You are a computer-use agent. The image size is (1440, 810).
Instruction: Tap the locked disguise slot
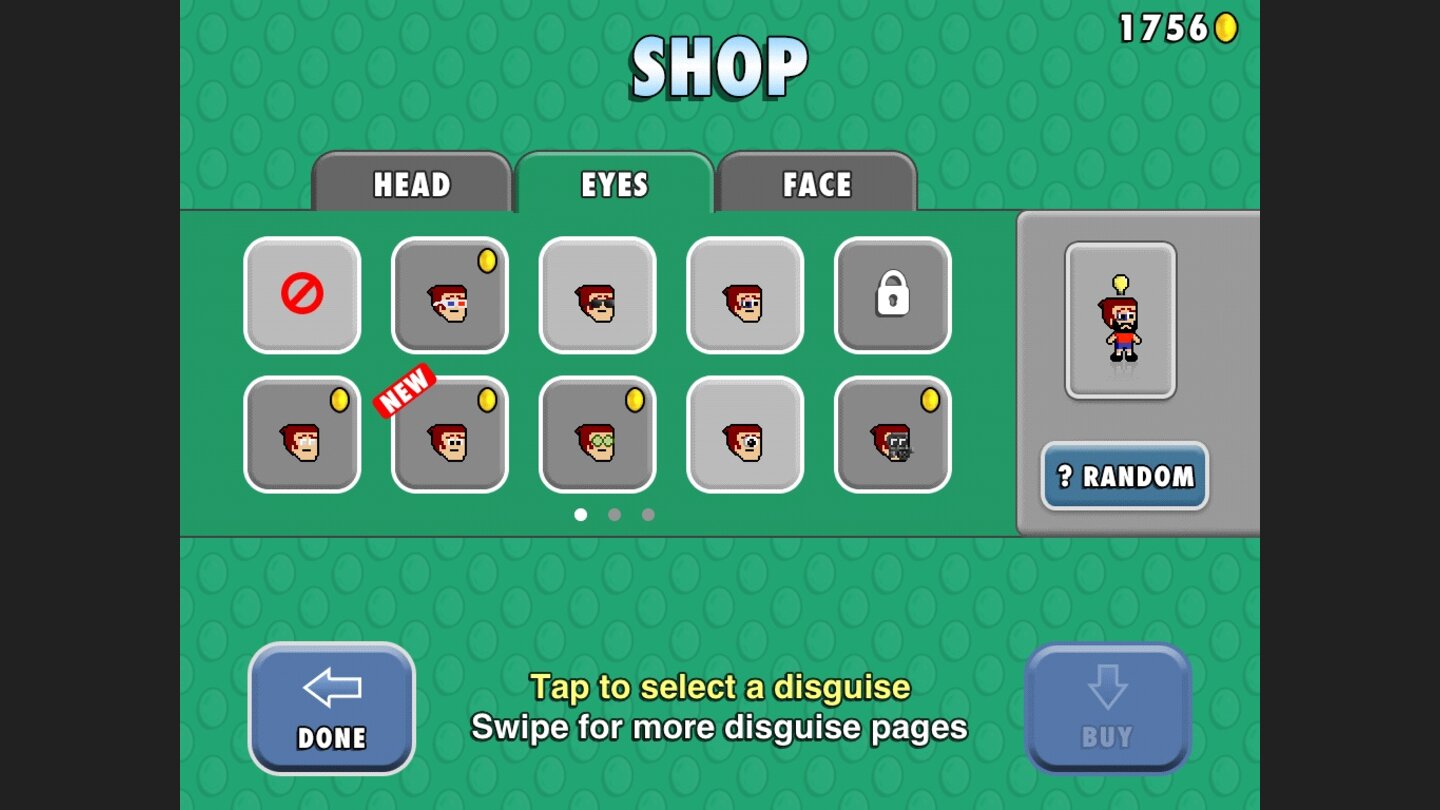tap(893, 296)
